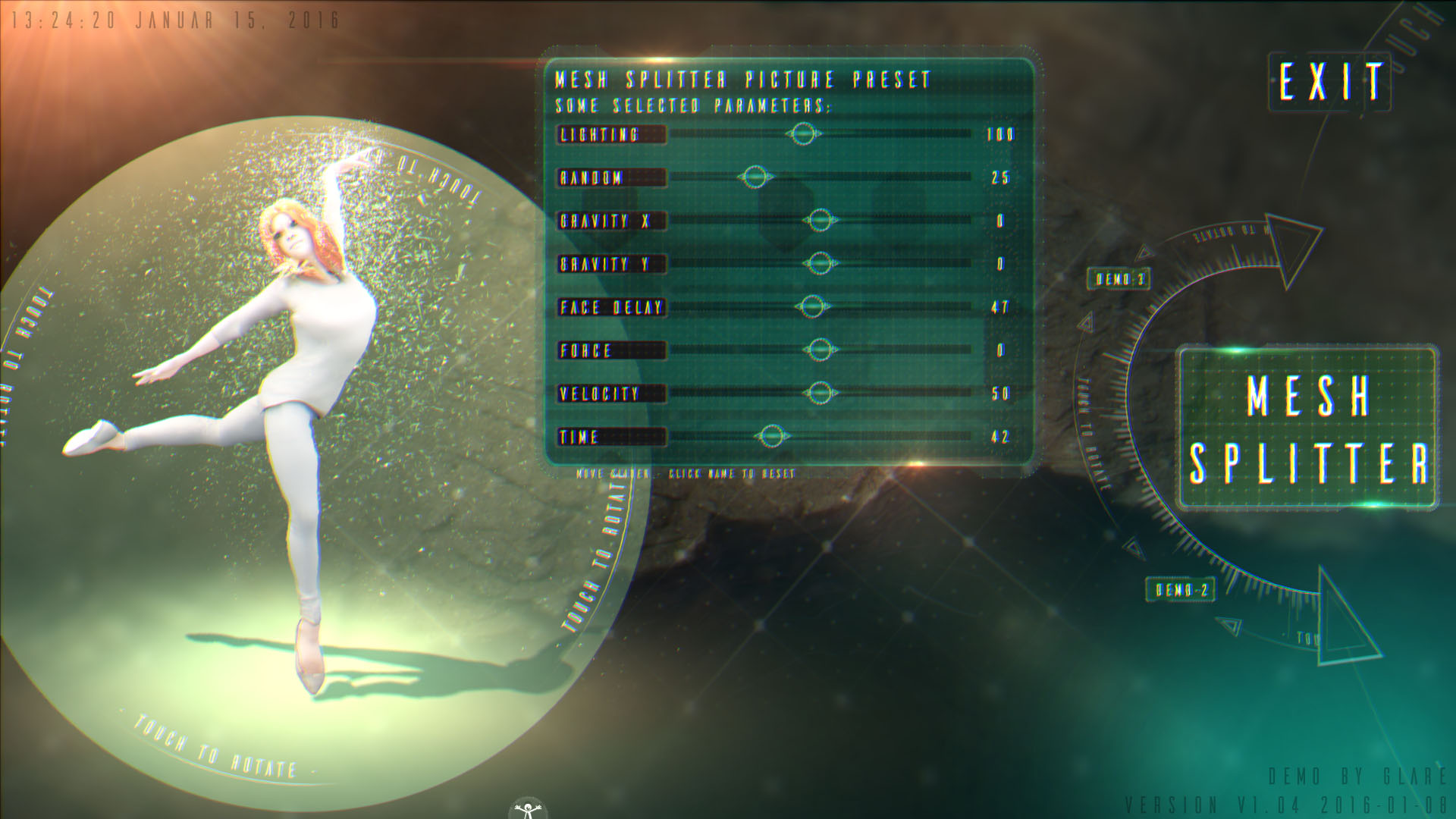Click the Random slider handle
Viewport: 1456px width, 819px height.
coord(754,178)
